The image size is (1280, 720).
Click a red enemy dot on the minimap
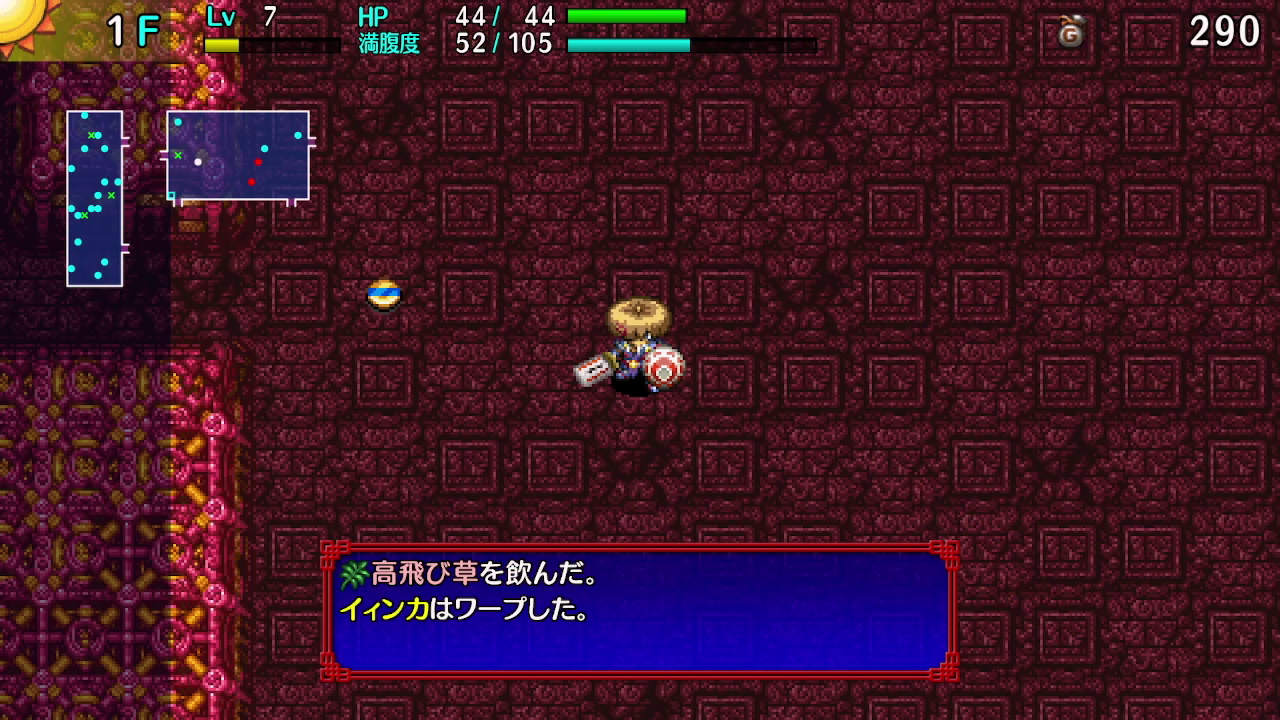coord(258,162)
